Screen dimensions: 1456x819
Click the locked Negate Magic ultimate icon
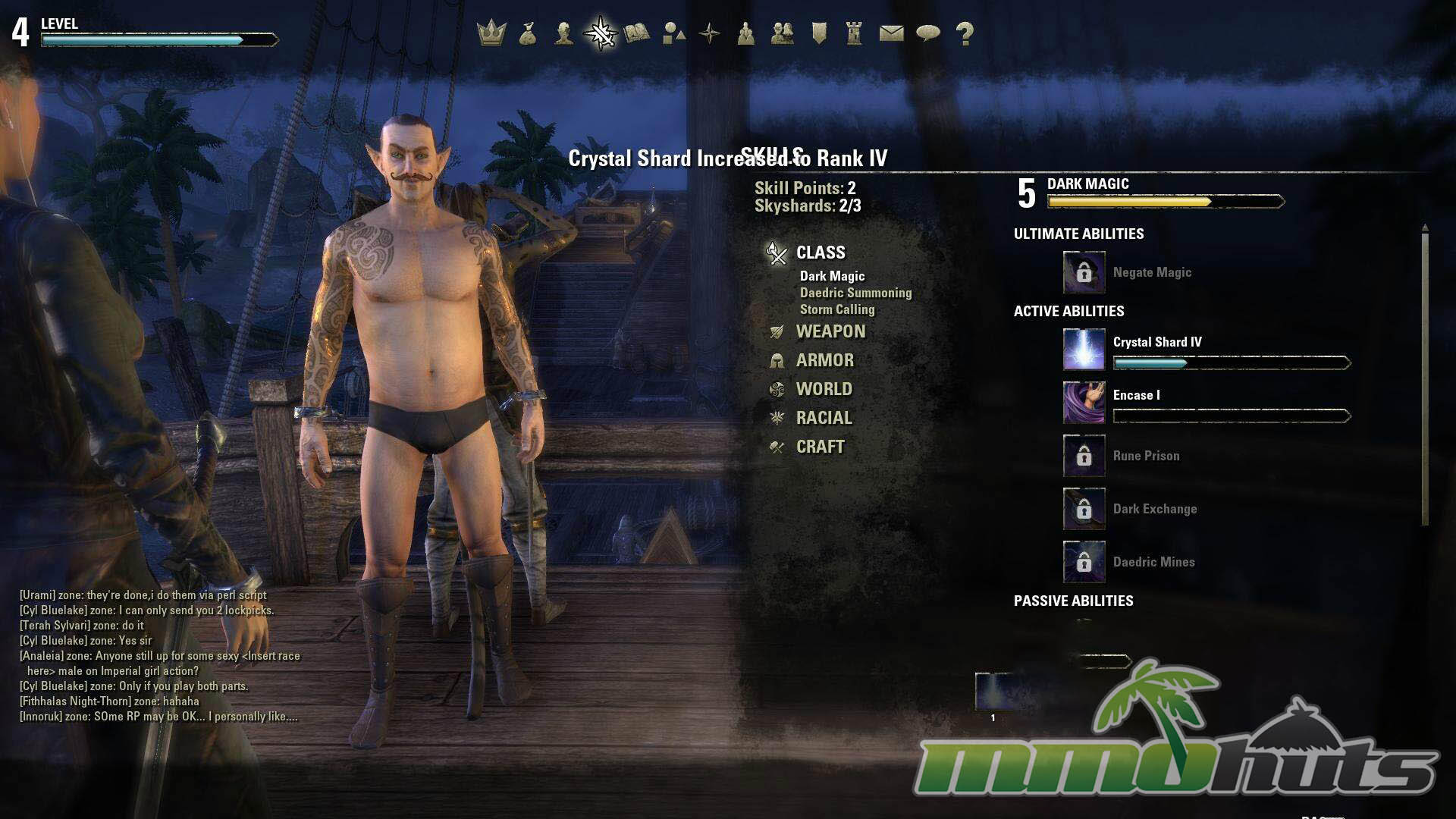coord(1084,272)
